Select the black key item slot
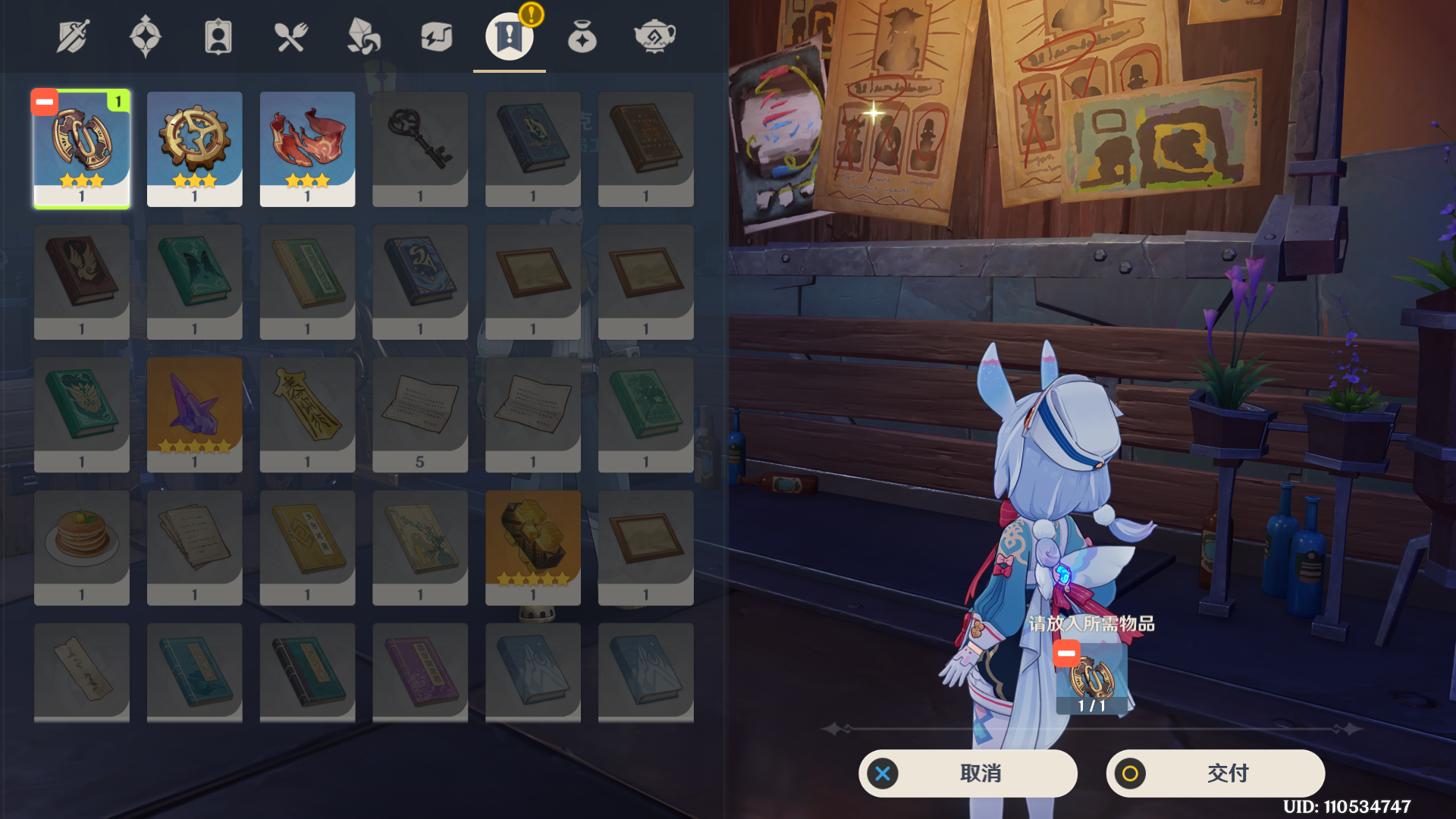The image size is (1456, 819). point(420,149)
